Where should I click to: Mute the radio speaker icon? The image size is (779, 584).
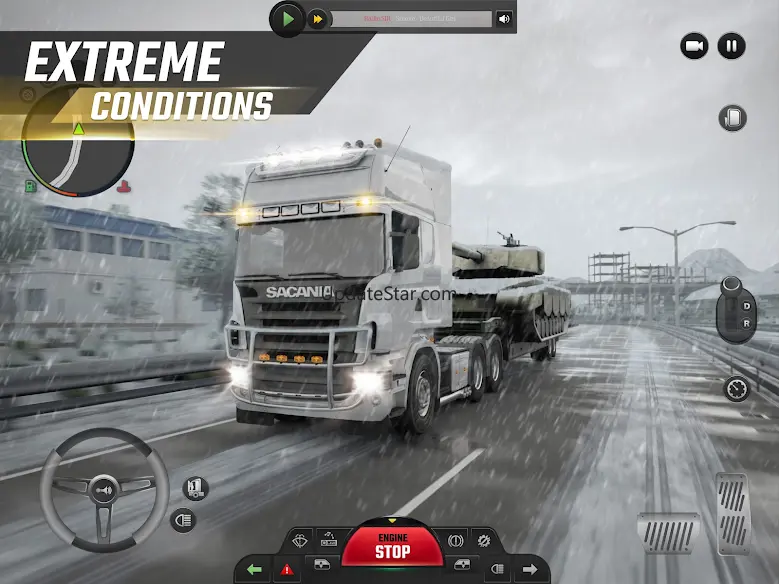point(504,19)
